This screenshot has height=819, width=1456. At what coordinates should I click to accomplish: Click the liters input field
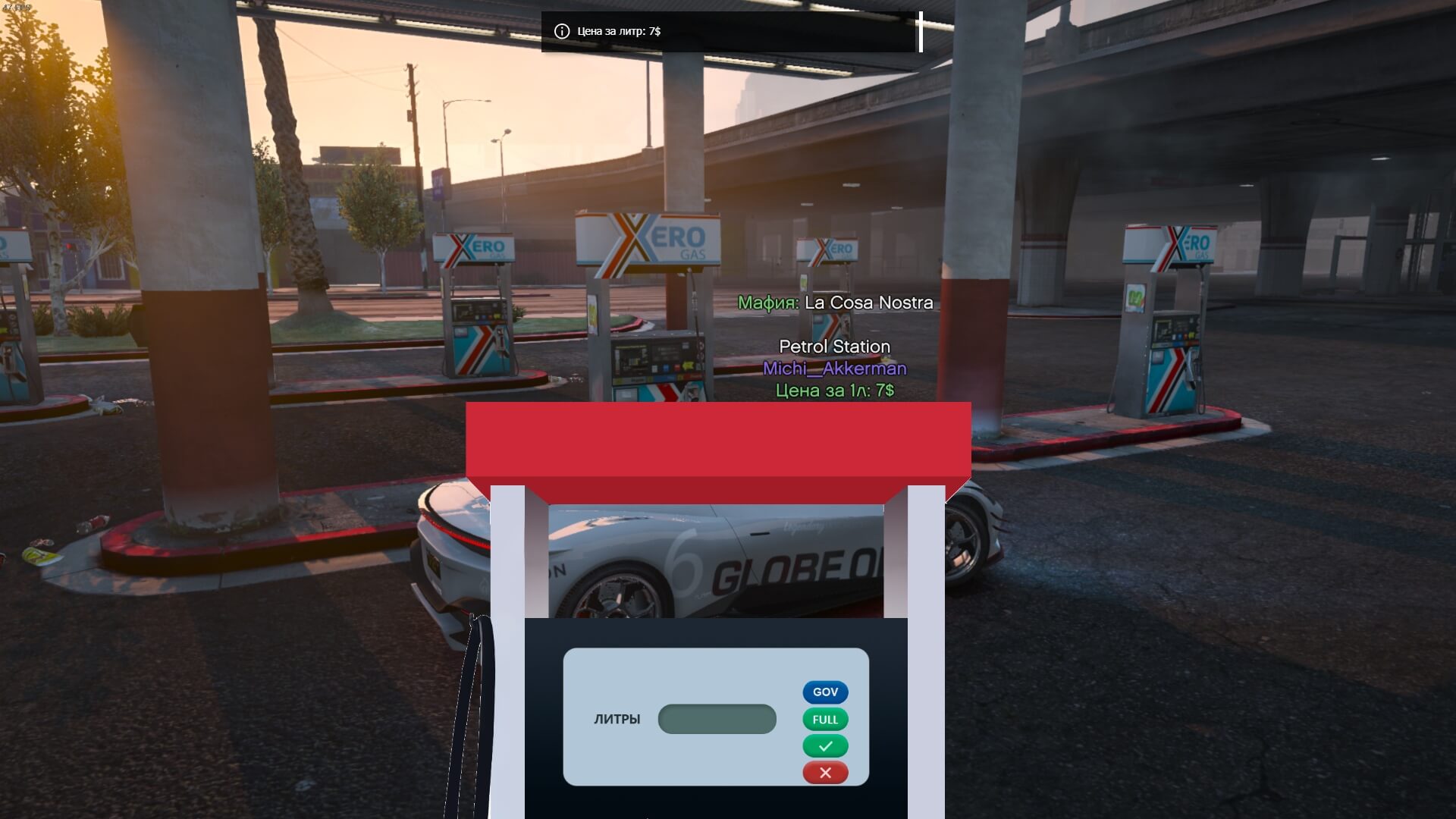717,719
